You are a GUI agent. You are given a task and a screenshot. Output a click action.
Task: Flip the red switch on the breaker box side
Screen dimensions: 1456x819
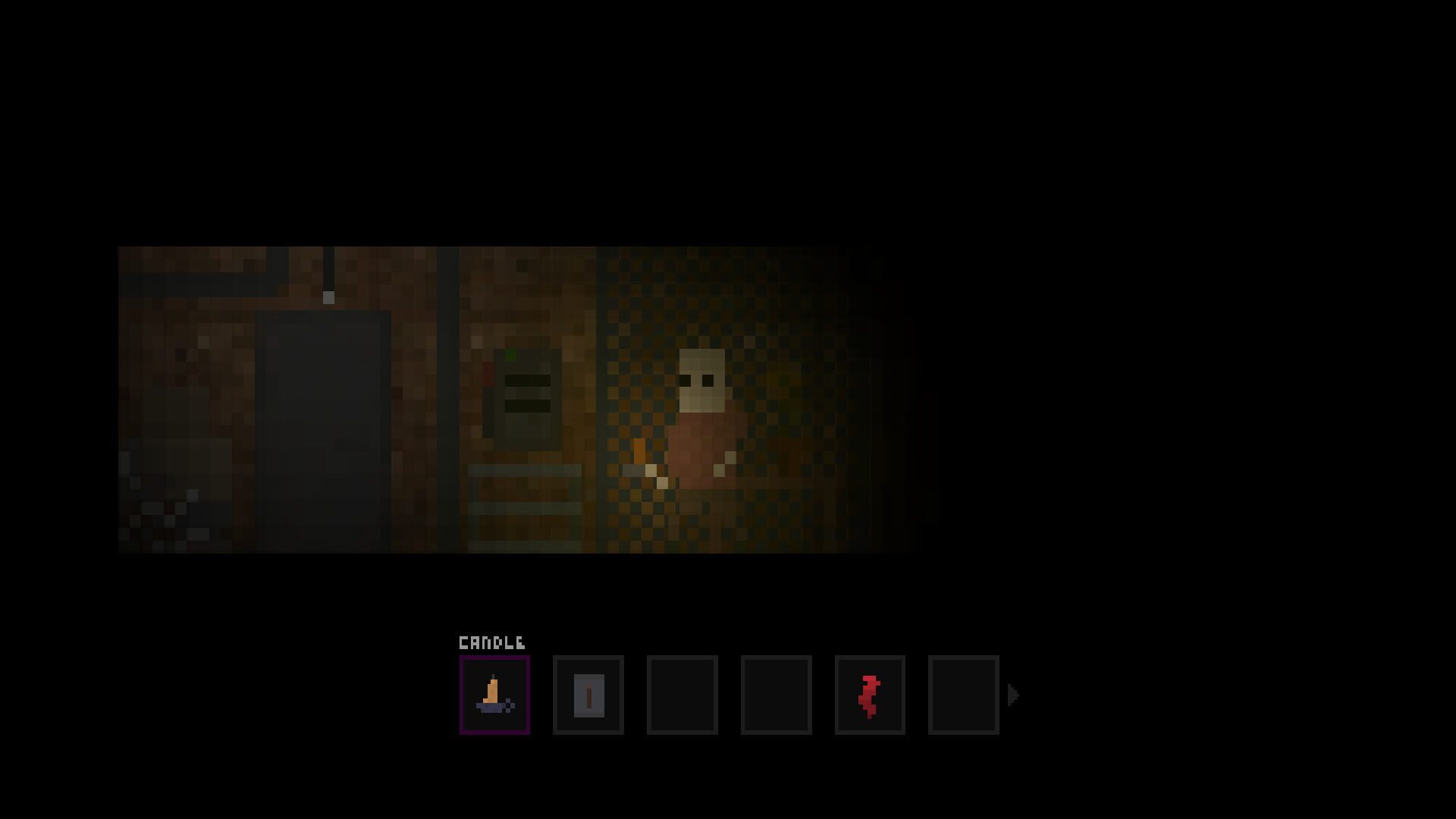pyautogui.click(x=488, y=374)
